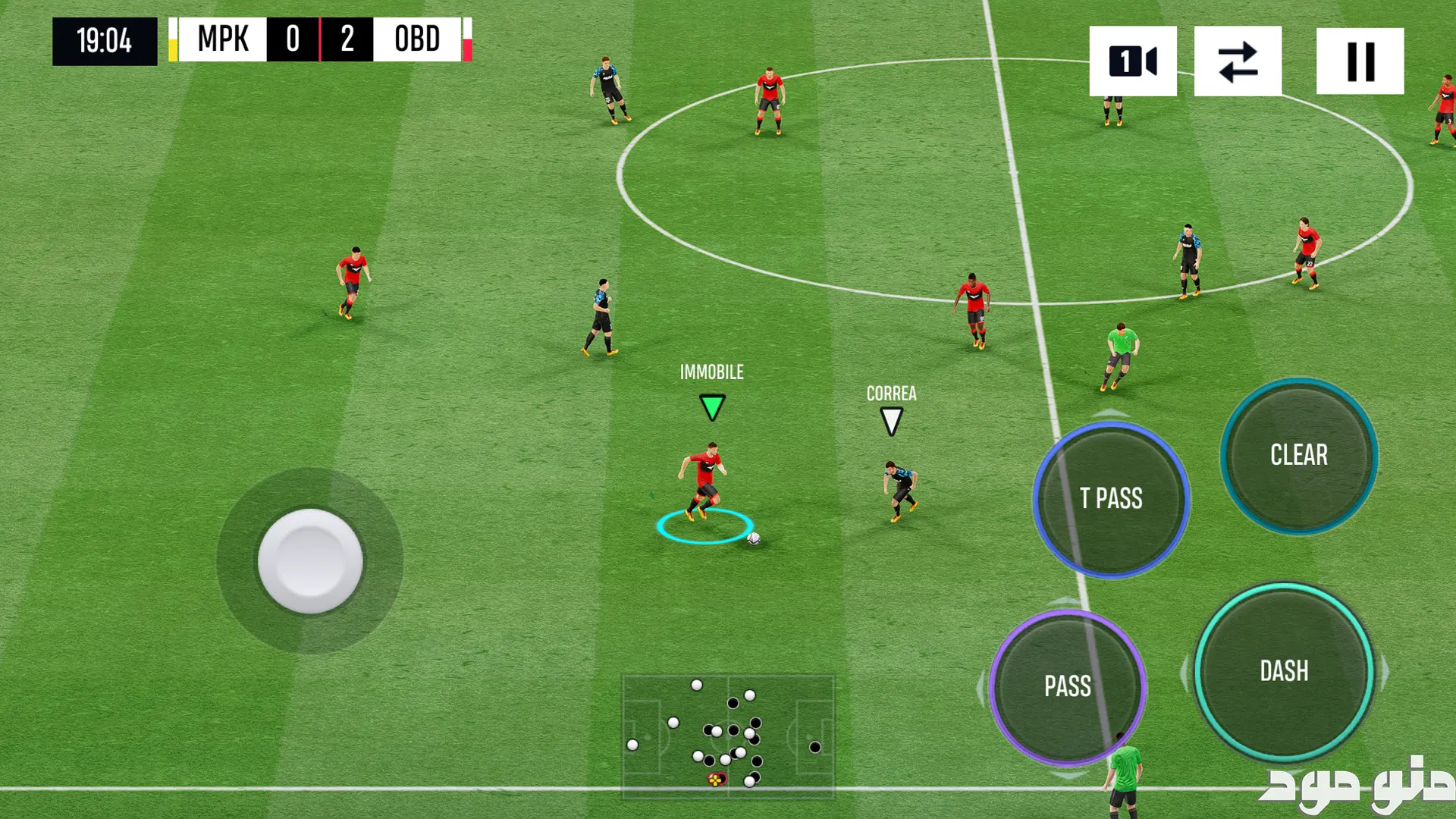Screen dimensions: 1456x819
Task: Click the pitch radar minimap
Action: click(x=728, y=736)
